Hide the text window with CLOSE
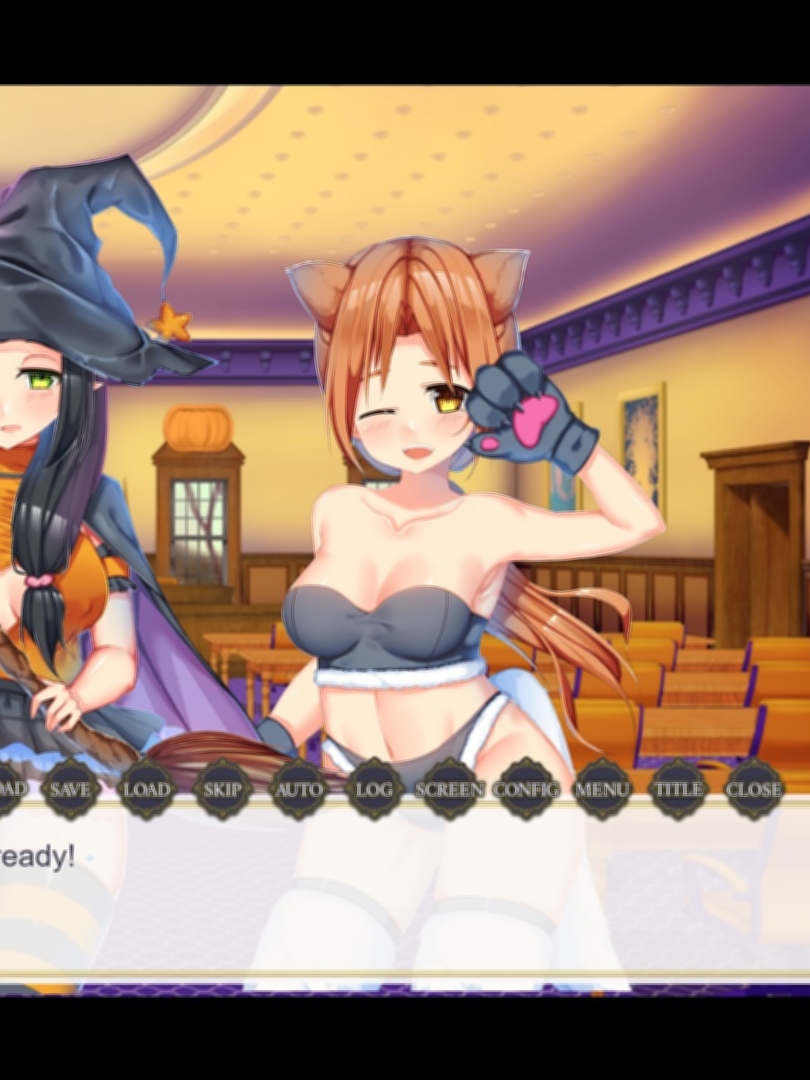This screenshot has width=810, height=1080. click(753, 789)
